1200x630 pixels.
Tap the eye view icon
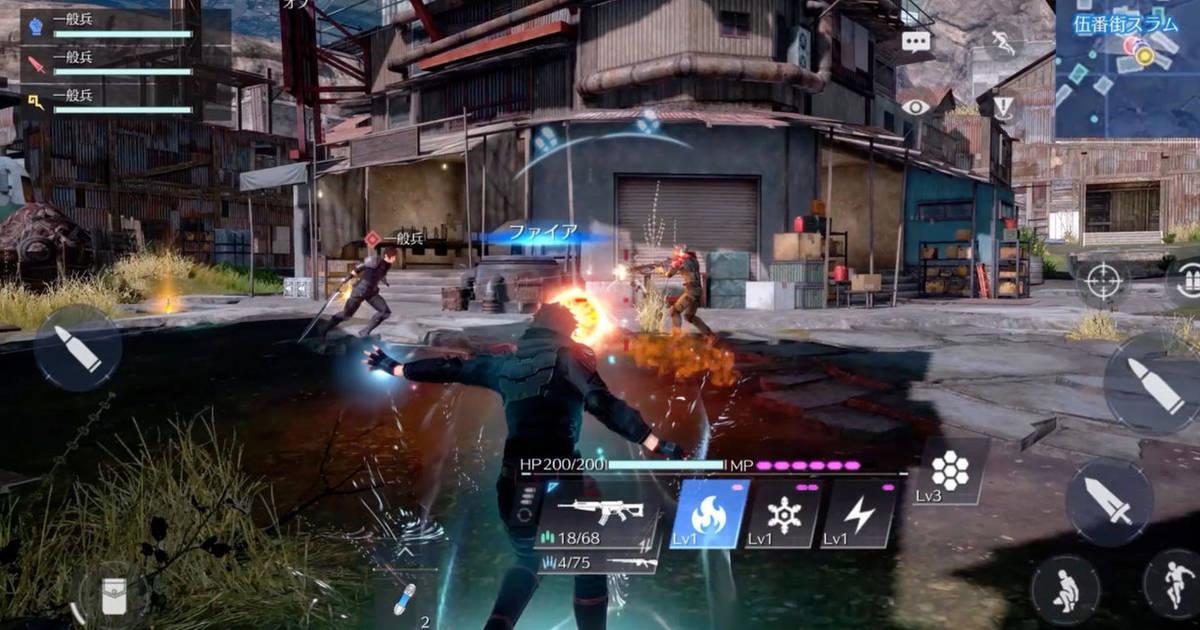point(916,107)
